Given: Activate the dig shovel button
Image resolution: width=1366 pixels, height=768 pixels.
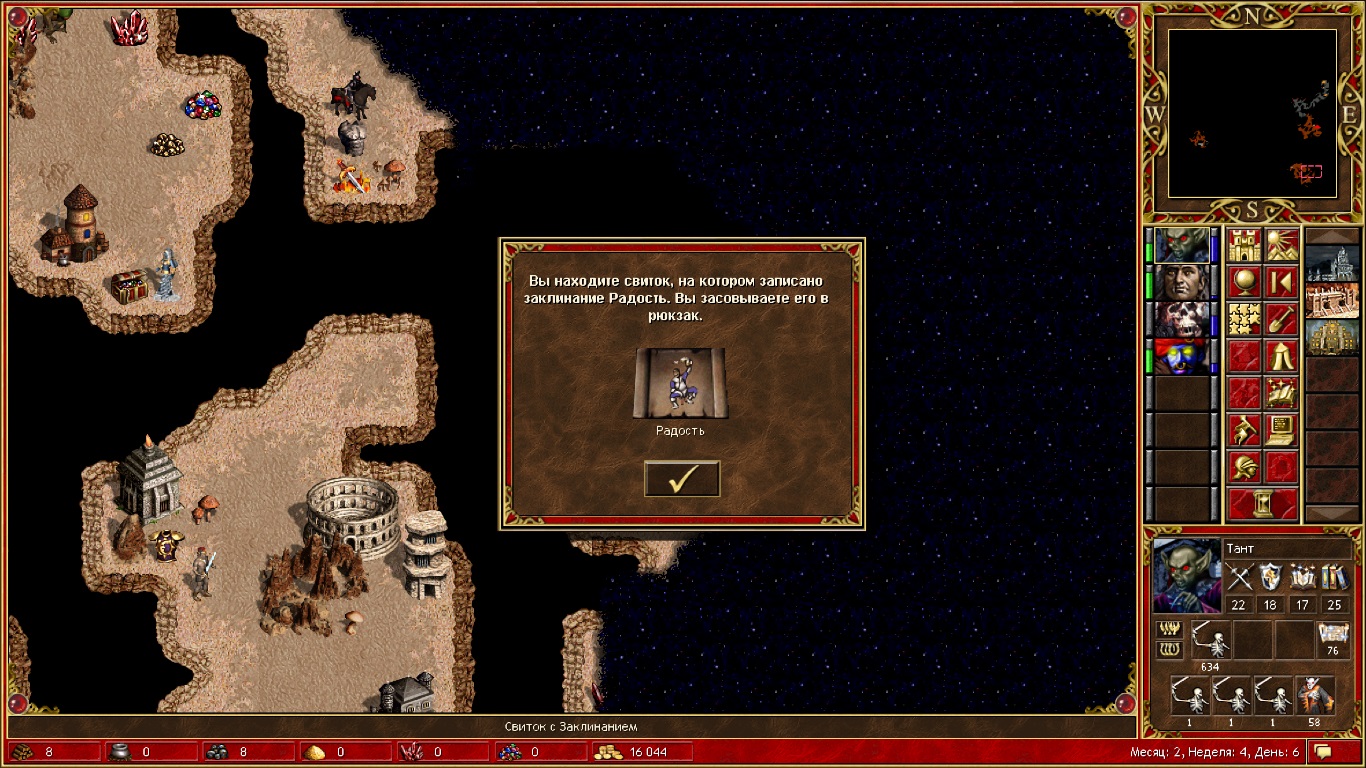Looking at the screenshot, I should pyautogui.click(x=1281, y=320).
